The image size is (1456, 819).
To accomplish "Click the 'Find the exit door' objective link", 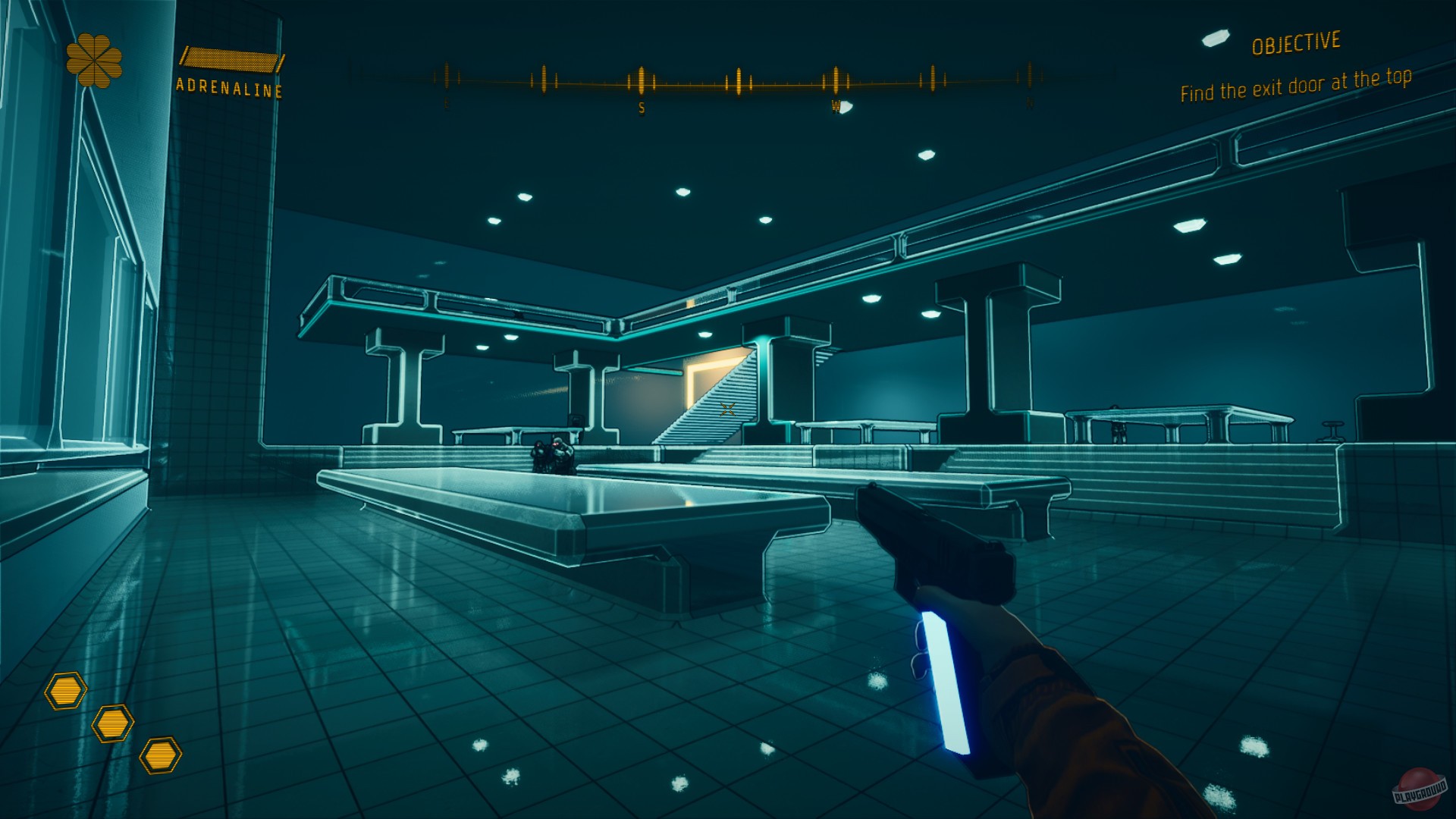I will pos(1297,83).
